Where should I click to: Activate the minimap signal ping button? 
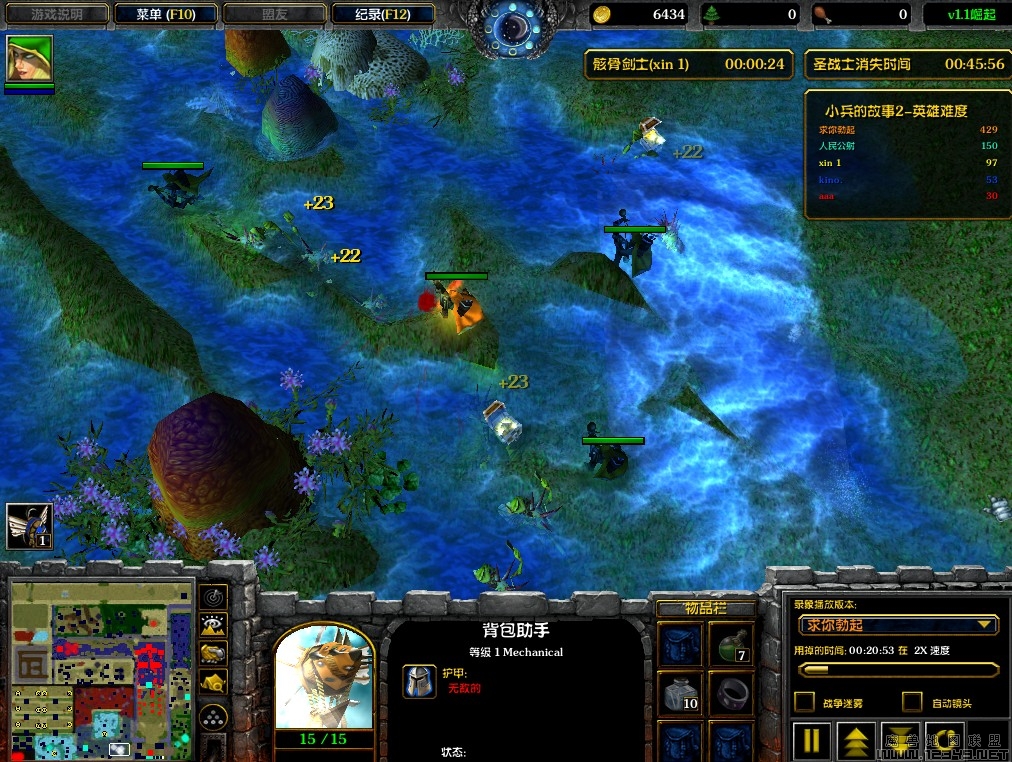(x=214, y=597)
